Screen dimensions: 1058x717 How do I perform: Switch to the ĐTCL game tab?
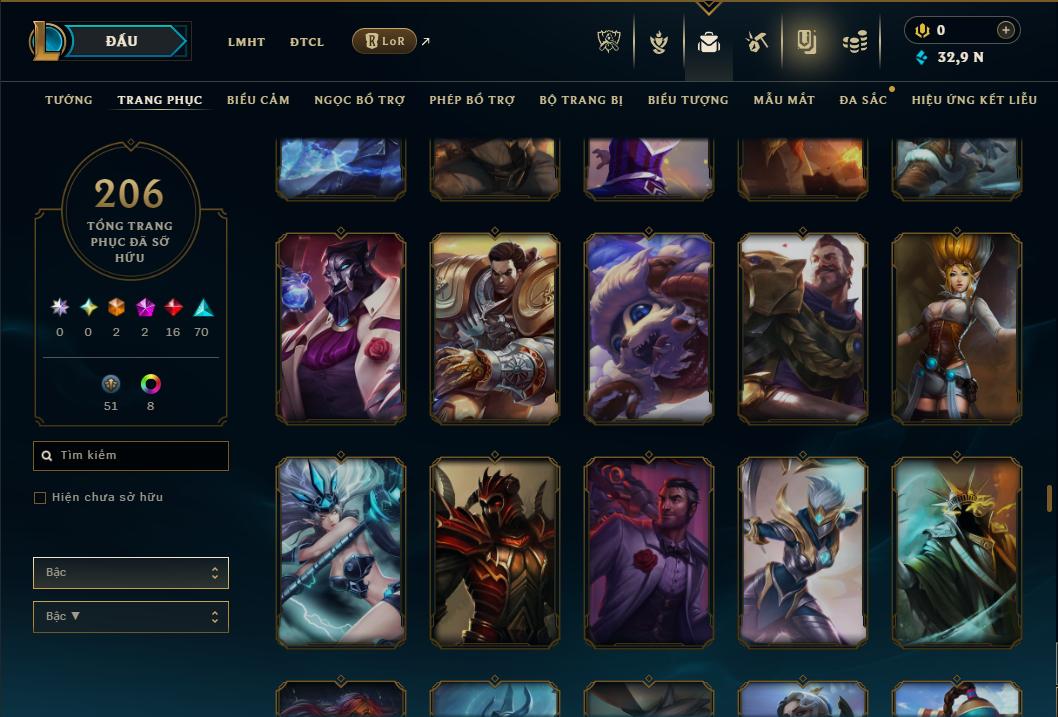click(x=307, y=42)
